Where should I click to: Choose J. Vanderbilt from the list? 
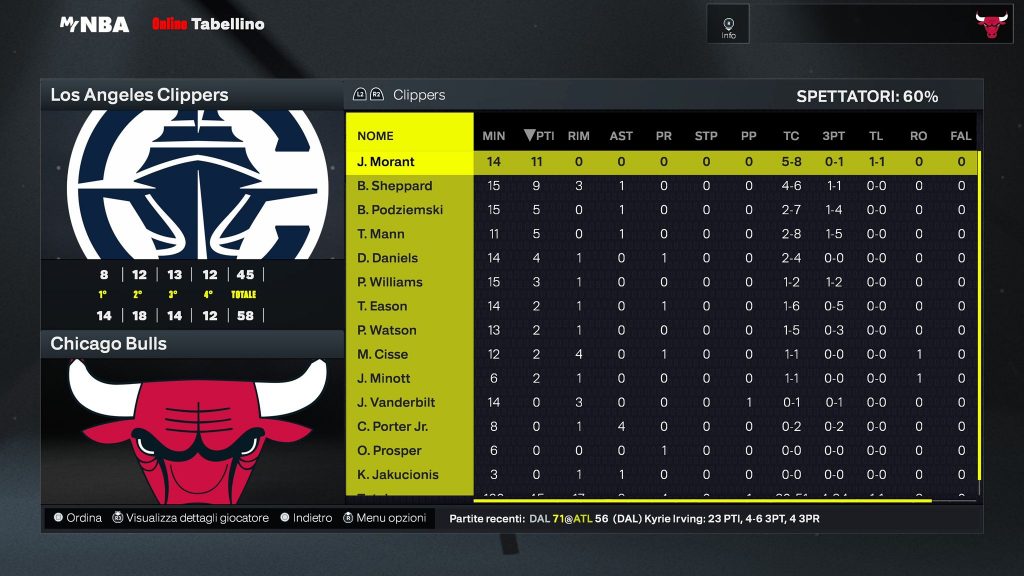(398, 402)
